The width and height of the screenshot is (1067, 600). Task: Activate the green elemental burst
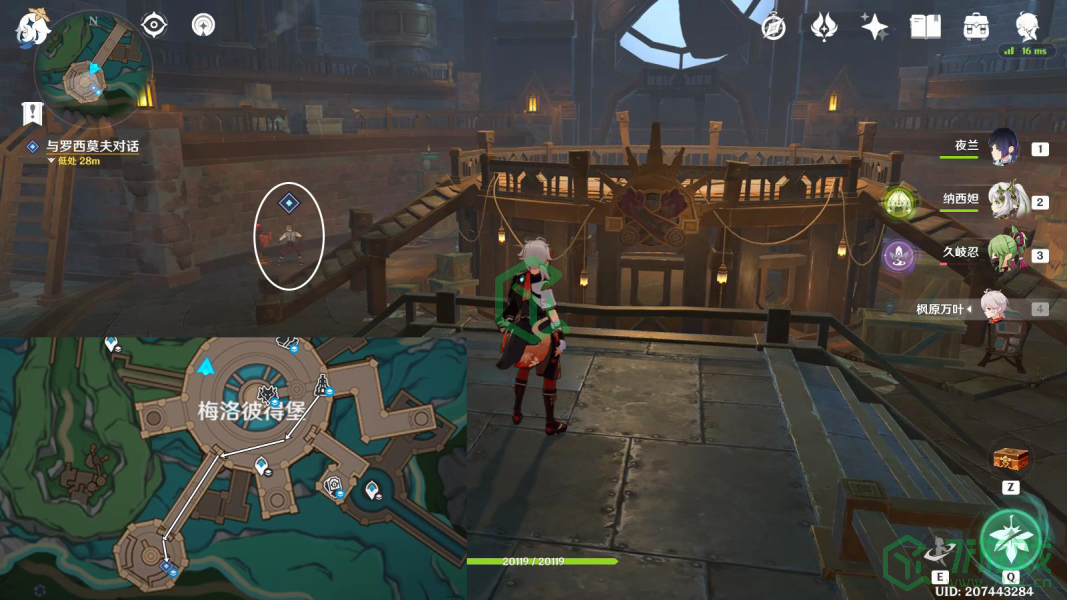[x=1009, y=539]
